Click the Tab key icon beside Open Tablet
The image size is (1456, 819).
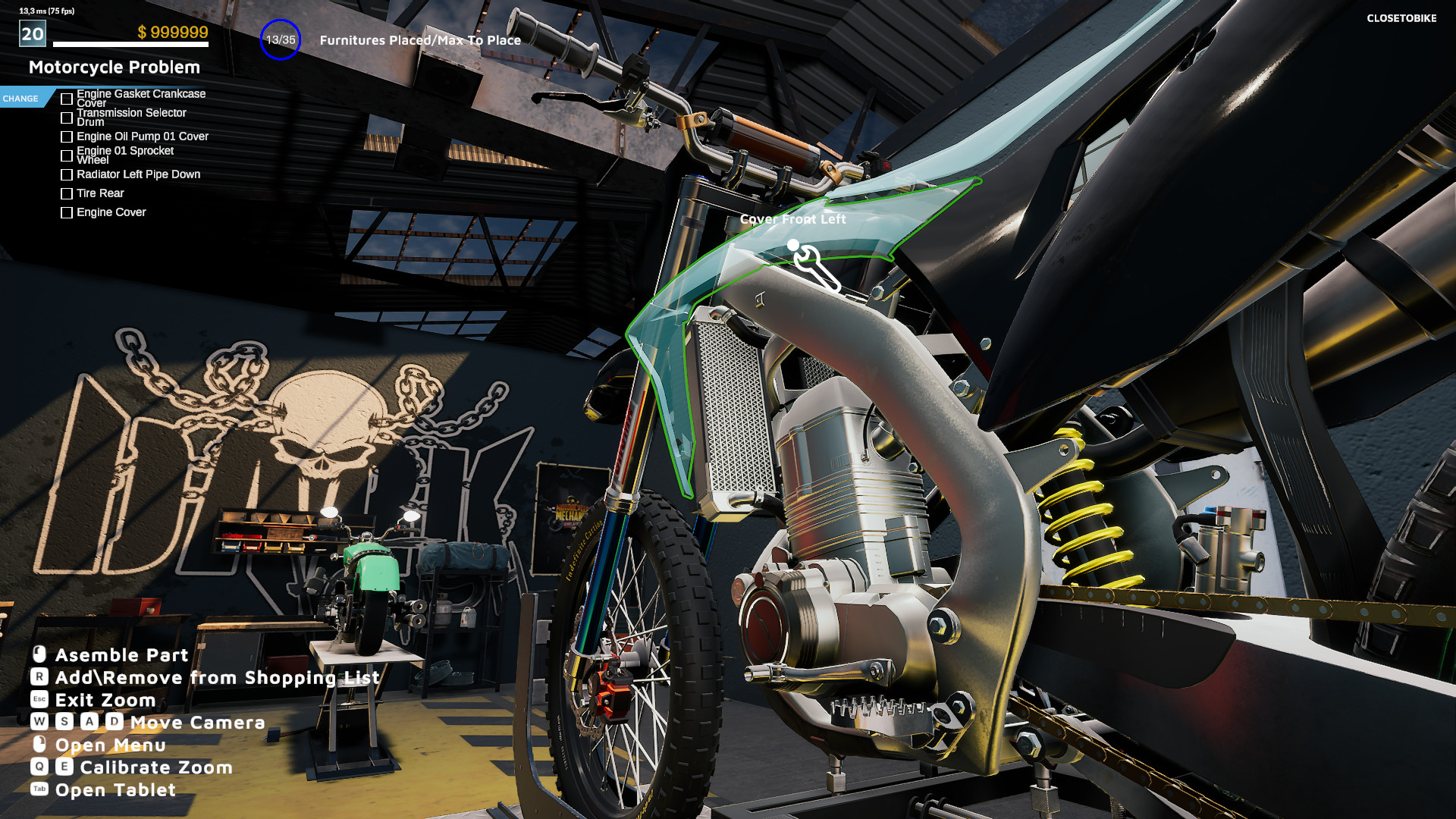[x=38, y=789]
